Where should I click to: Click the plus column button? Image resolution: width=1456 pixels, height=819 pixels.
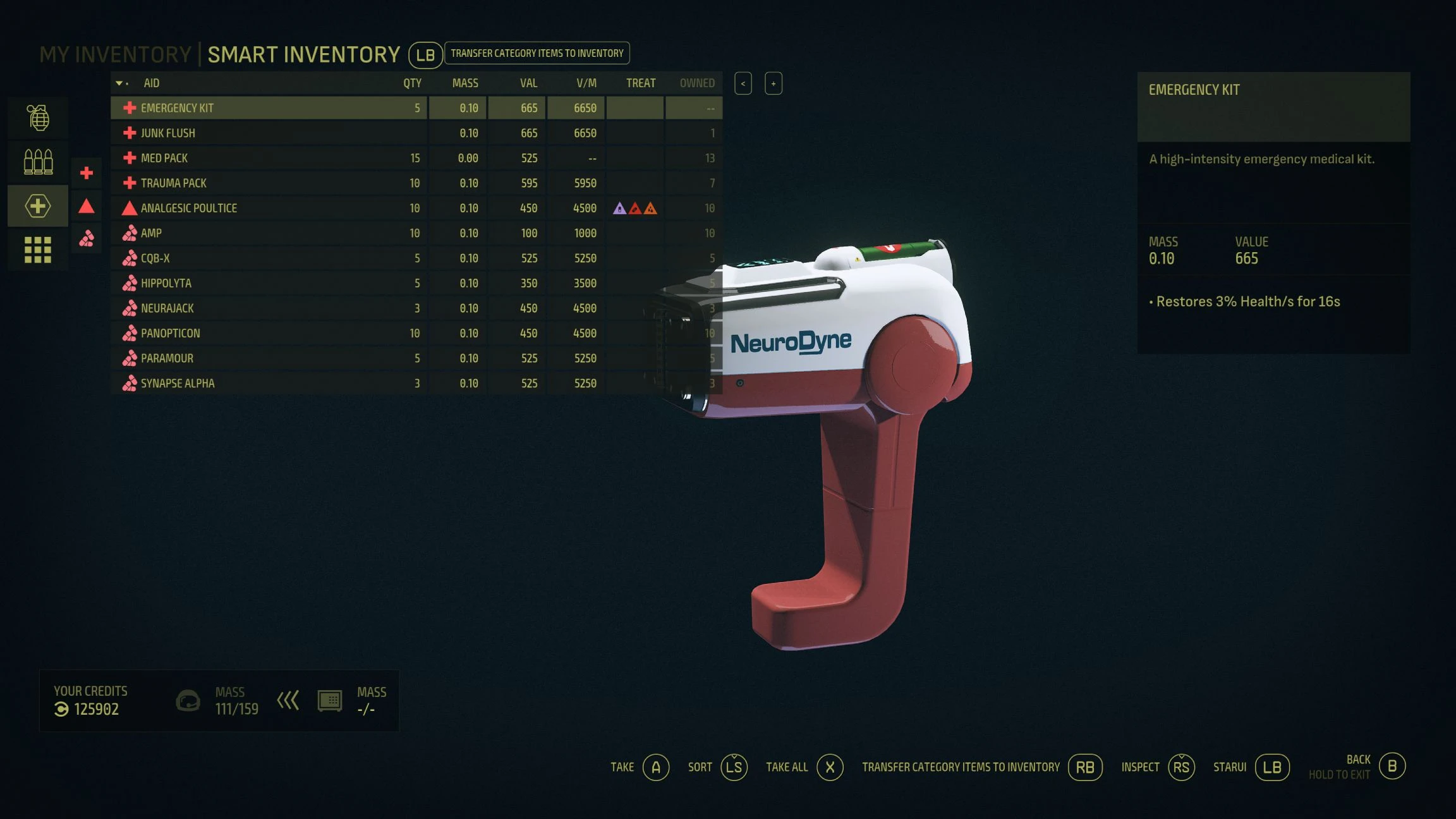click(x=773, y=83)
